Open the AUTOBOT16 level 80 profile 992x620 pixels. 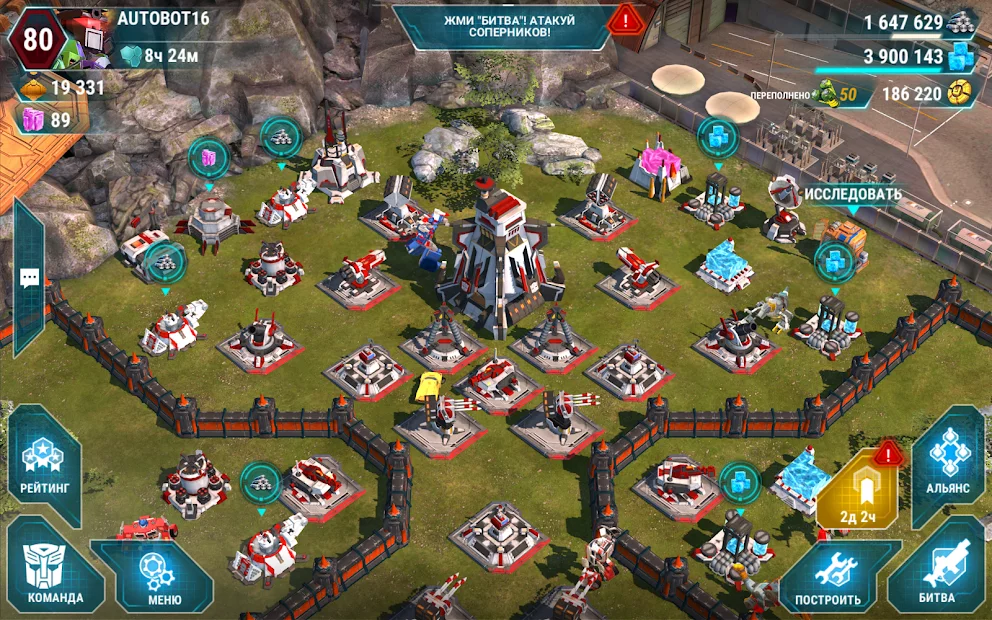pyautogui.click(x=38, y=39)
